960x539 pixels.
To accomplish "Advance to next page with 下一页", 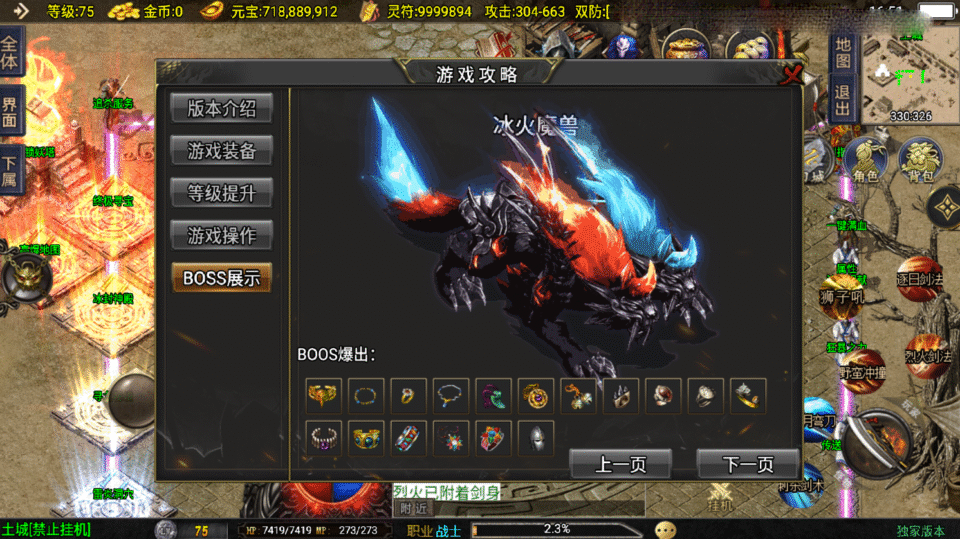I will pyautogui.click(x=748, y=463).
